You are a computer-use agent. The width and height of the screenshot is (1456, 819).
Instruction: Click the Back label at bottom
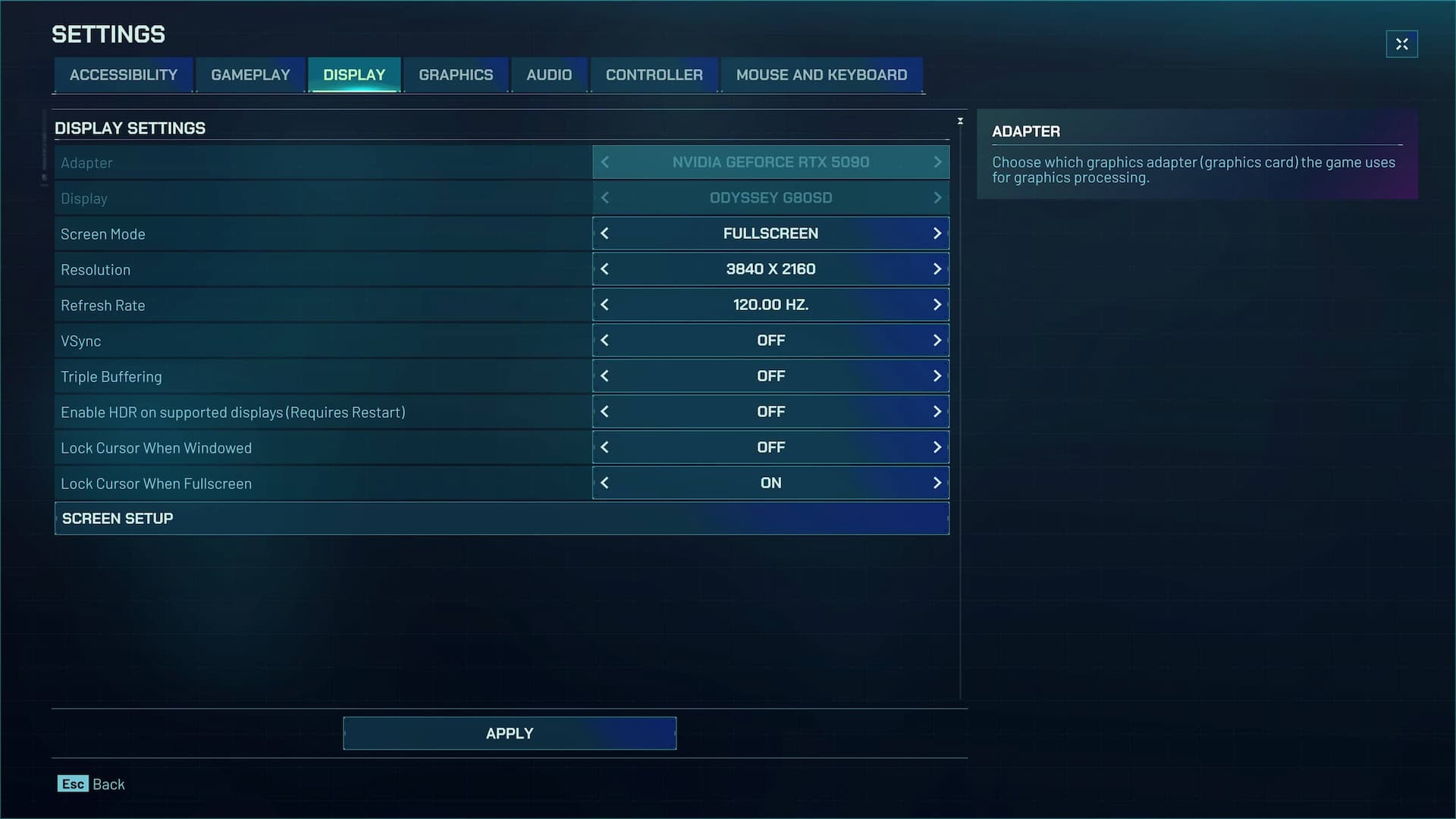tap(108, 784)
